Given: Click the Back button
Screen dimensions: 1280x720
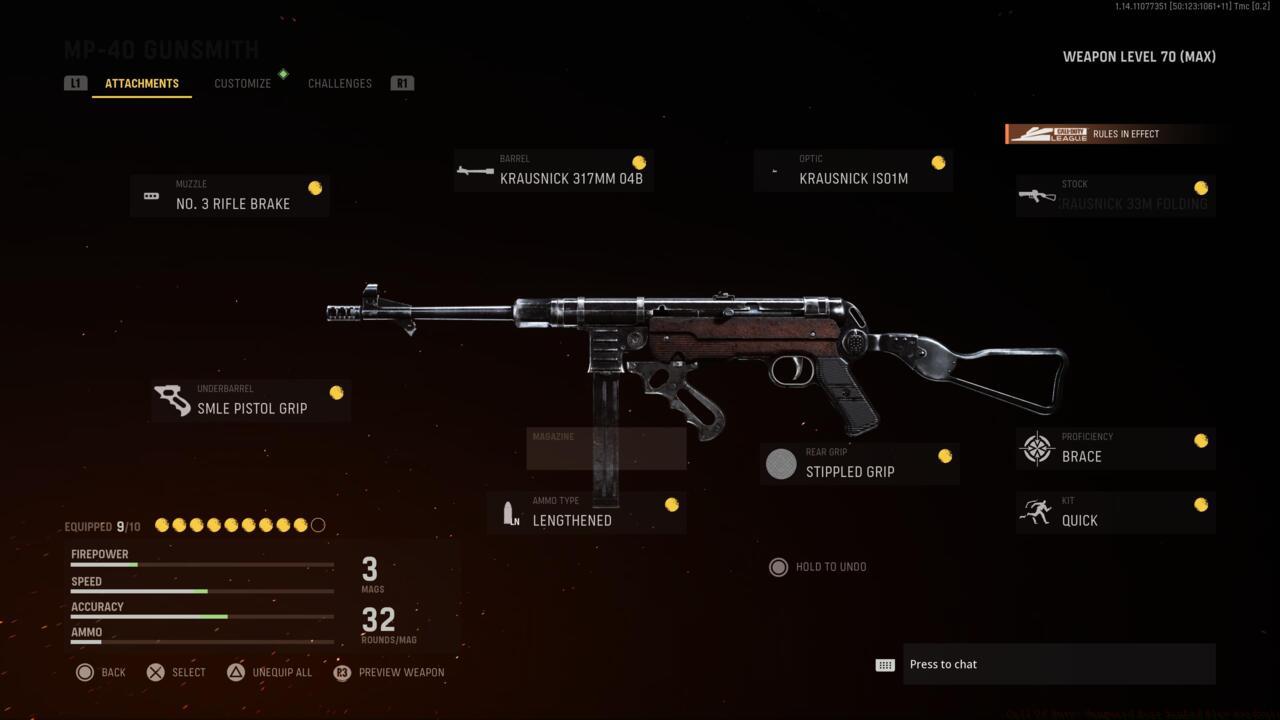Looking at the screenshot, I should click(101, 672).
